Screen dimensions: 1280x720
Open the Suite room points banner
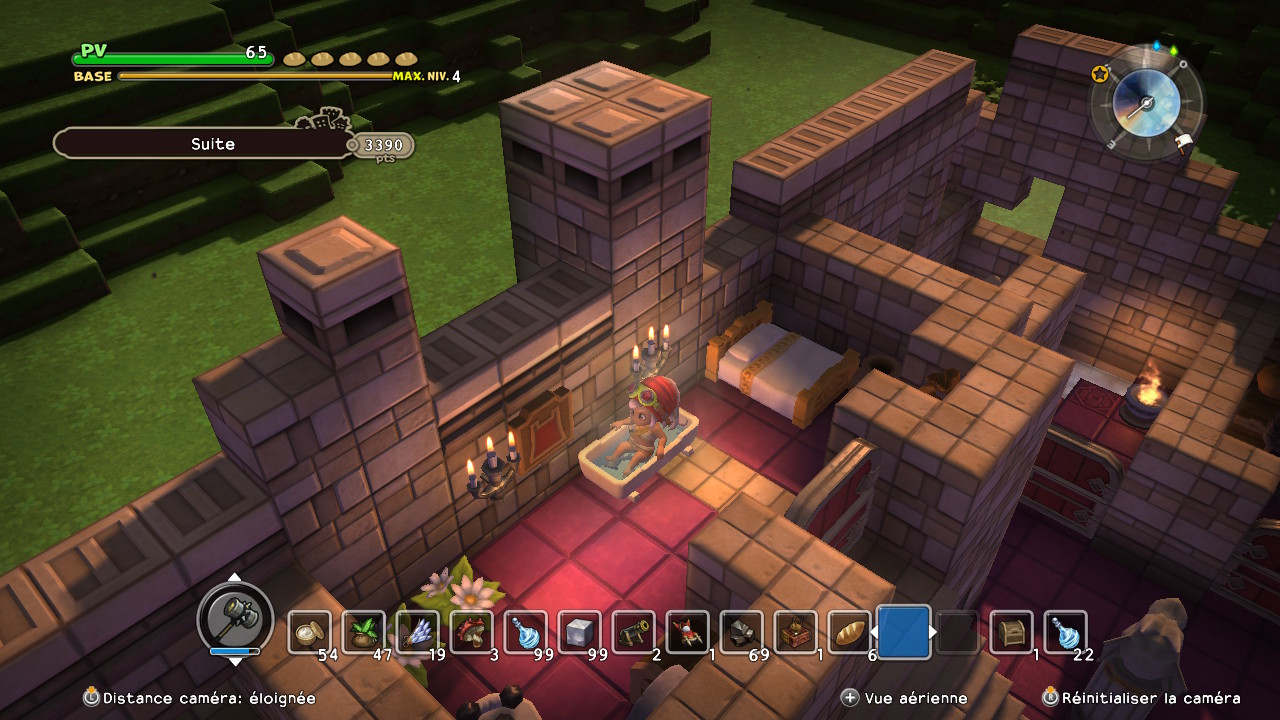tap(212, 144)
